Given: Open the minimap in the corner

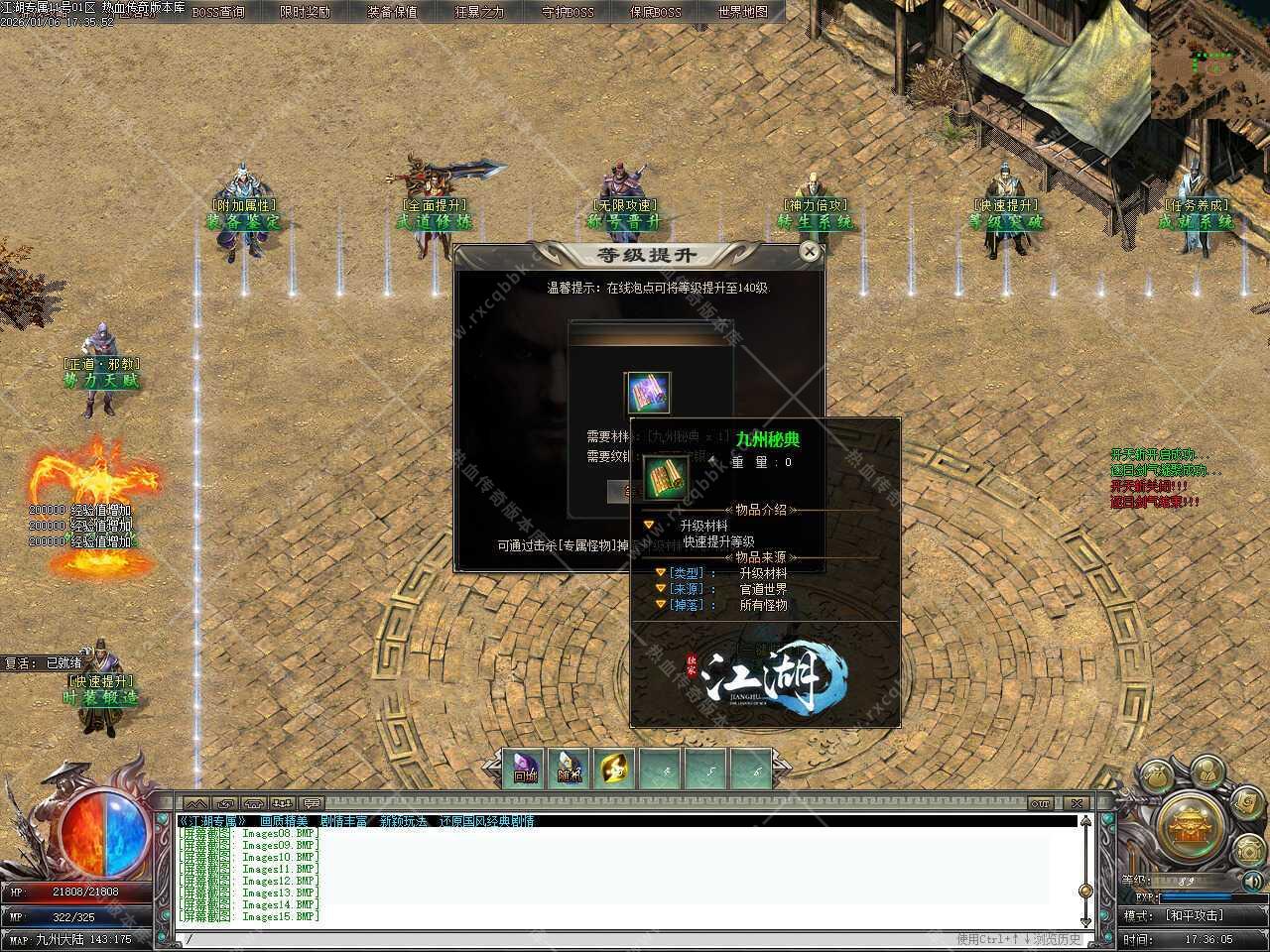Looking at the screenshot, I should point(1210,59).
